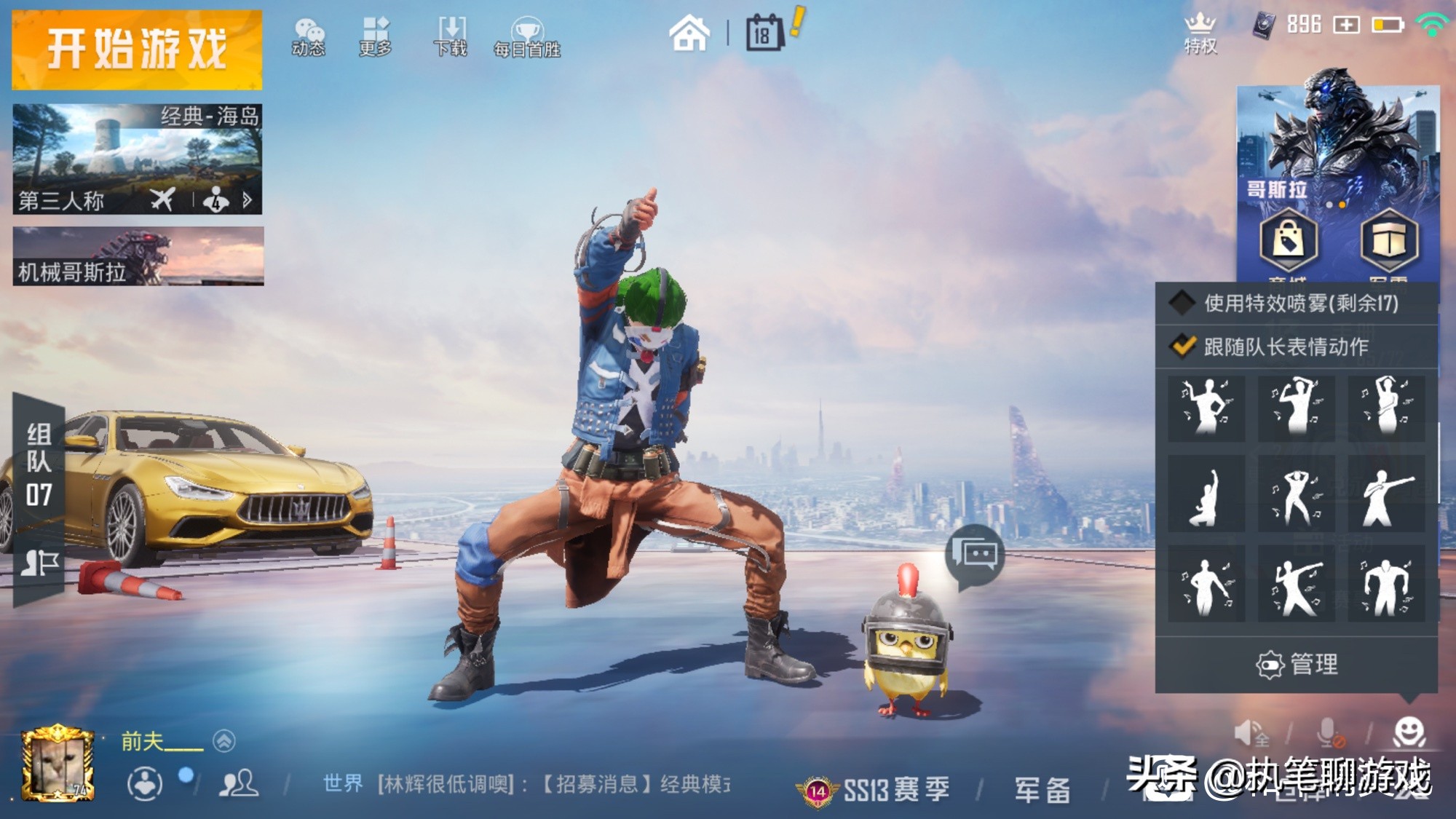The height and width of the screenshot is (819, 1456).
Task: Open the 下载 download center
Action: tap(451, 37)
